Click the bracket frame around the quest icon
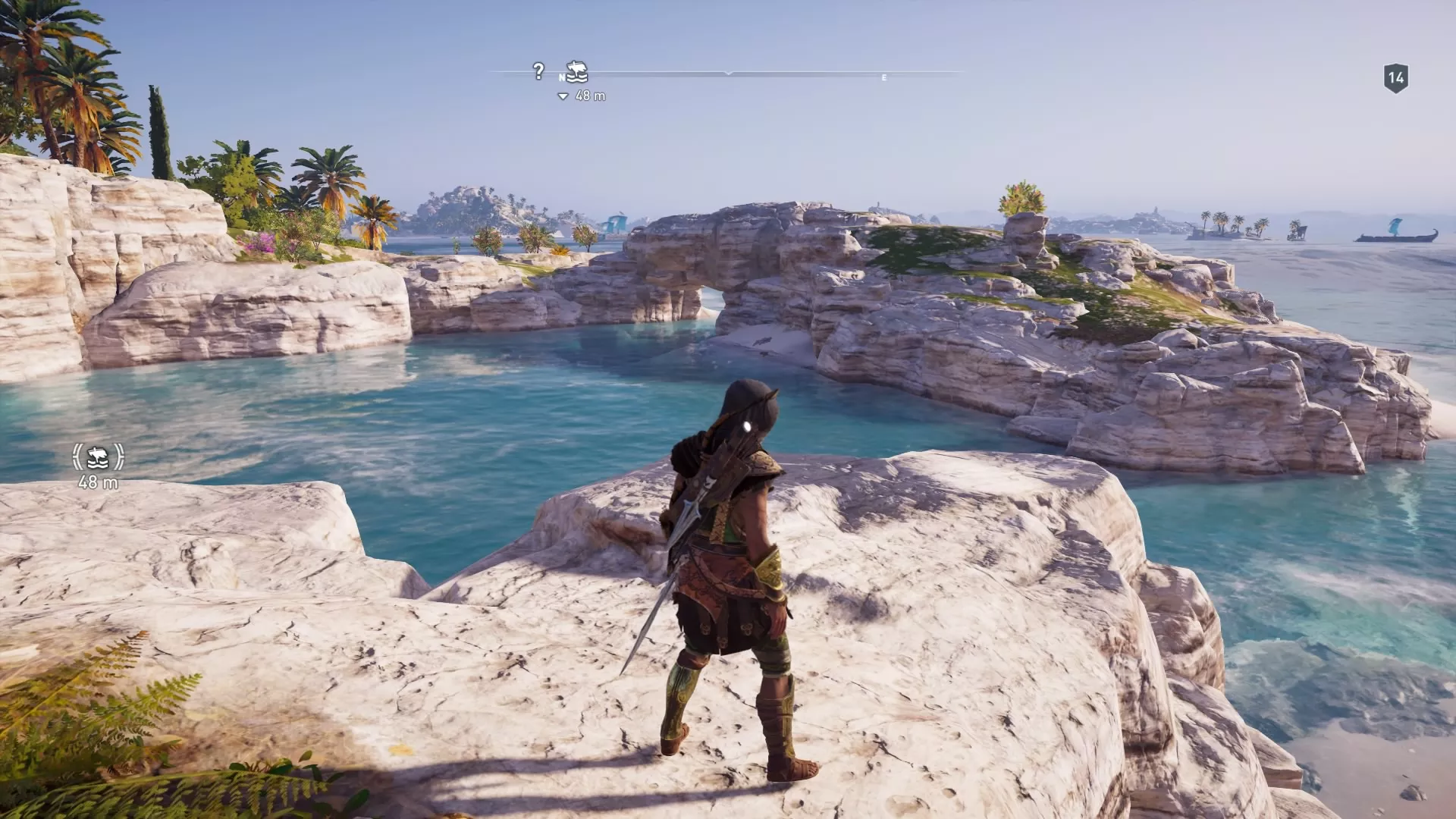This screenshot has width=1456, height=819. pos(77,457)
